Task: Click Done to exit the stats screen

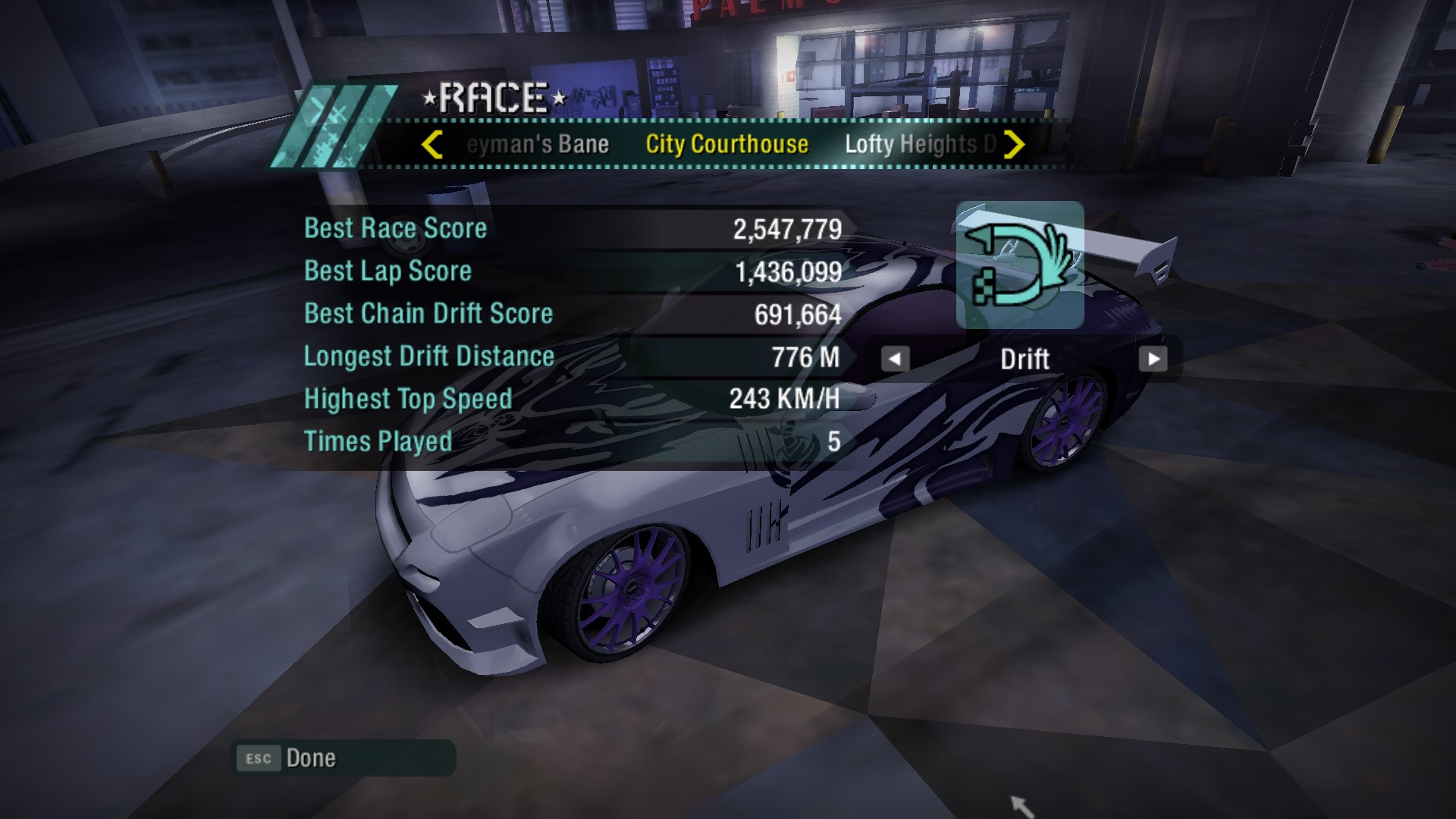Action: click(x=311, y=758)
